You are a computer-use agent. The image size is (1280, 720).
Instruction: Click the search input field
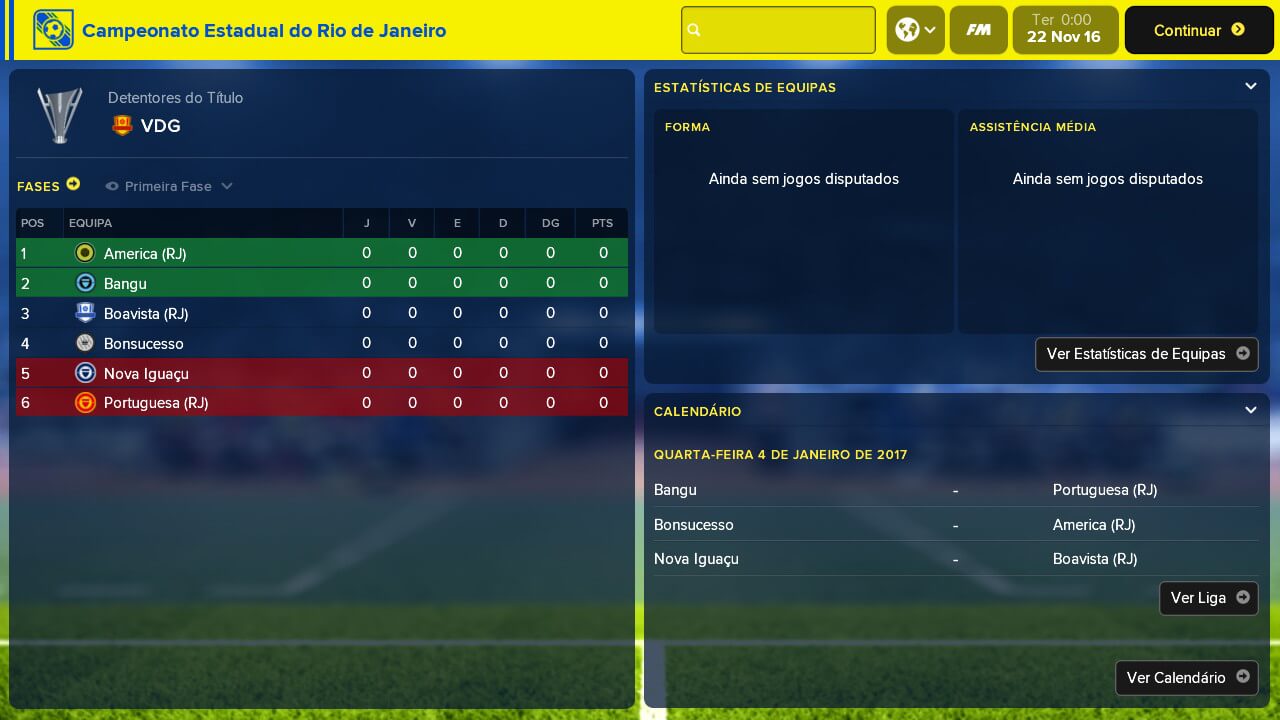coord(778,30)
